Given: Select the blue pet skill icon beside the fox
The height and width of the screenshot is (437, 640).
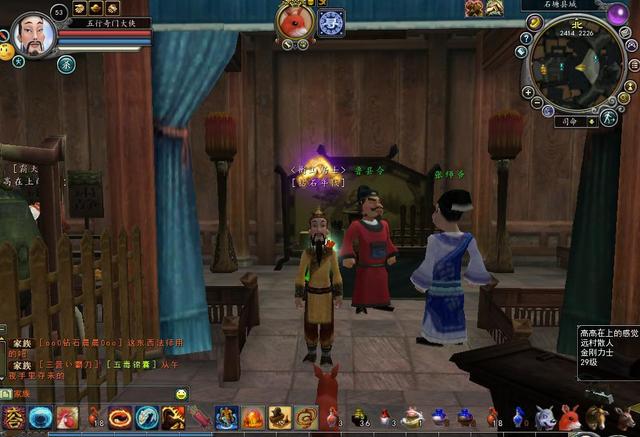Looking at the screenshot, I should [331, 23].
